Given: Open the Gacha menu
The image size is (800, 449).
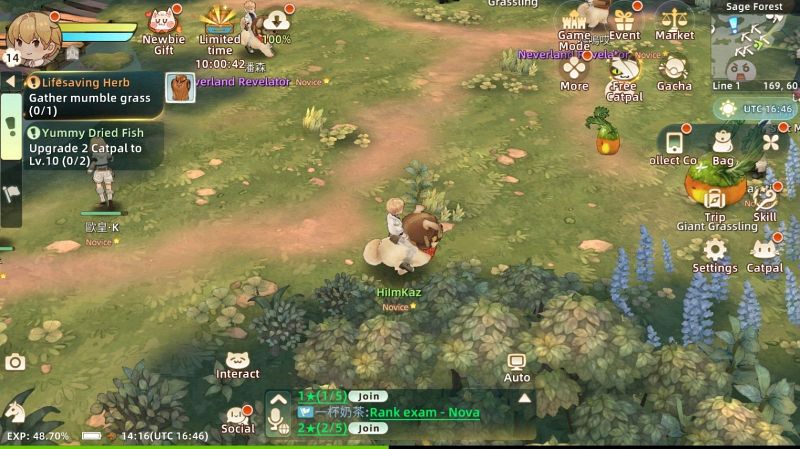Looking at the screenshot, I should coord(674,72).
